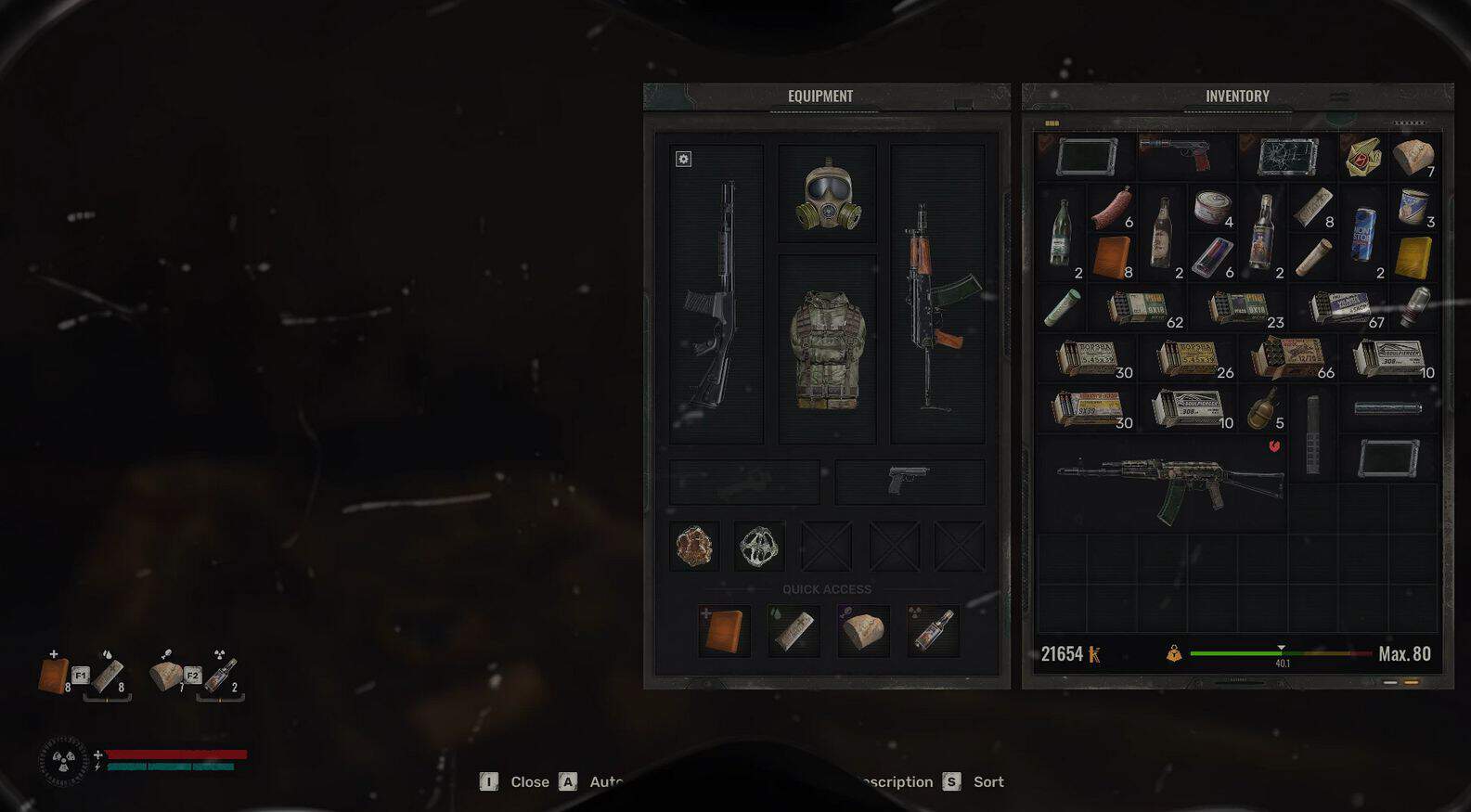Select the vodka bottle quick access slot
Image resolution: width=1471 pixels, height=812 pixels.
pyautogui.click(x=932, y=631)
